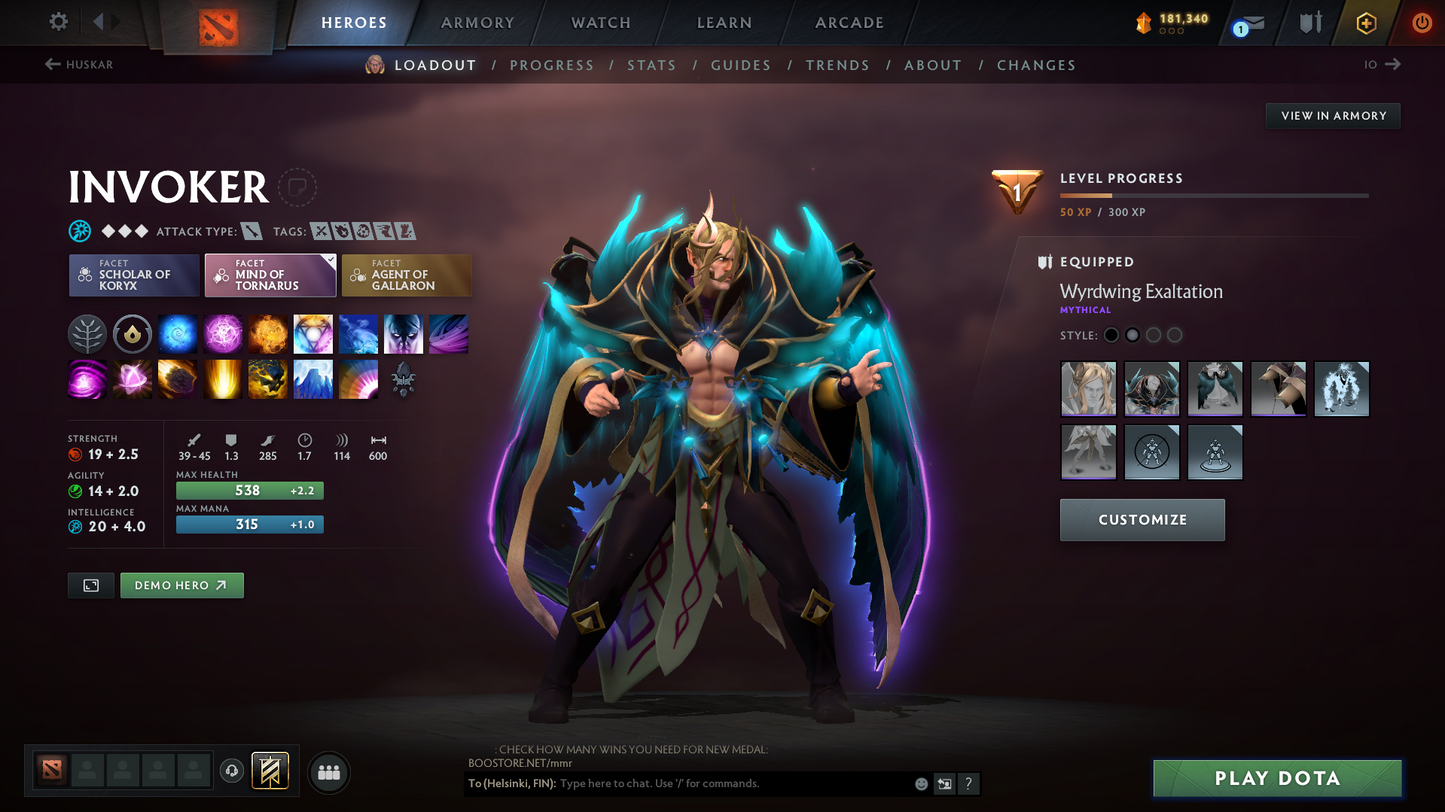Click the Invoke ability icon

click(312, 333)
